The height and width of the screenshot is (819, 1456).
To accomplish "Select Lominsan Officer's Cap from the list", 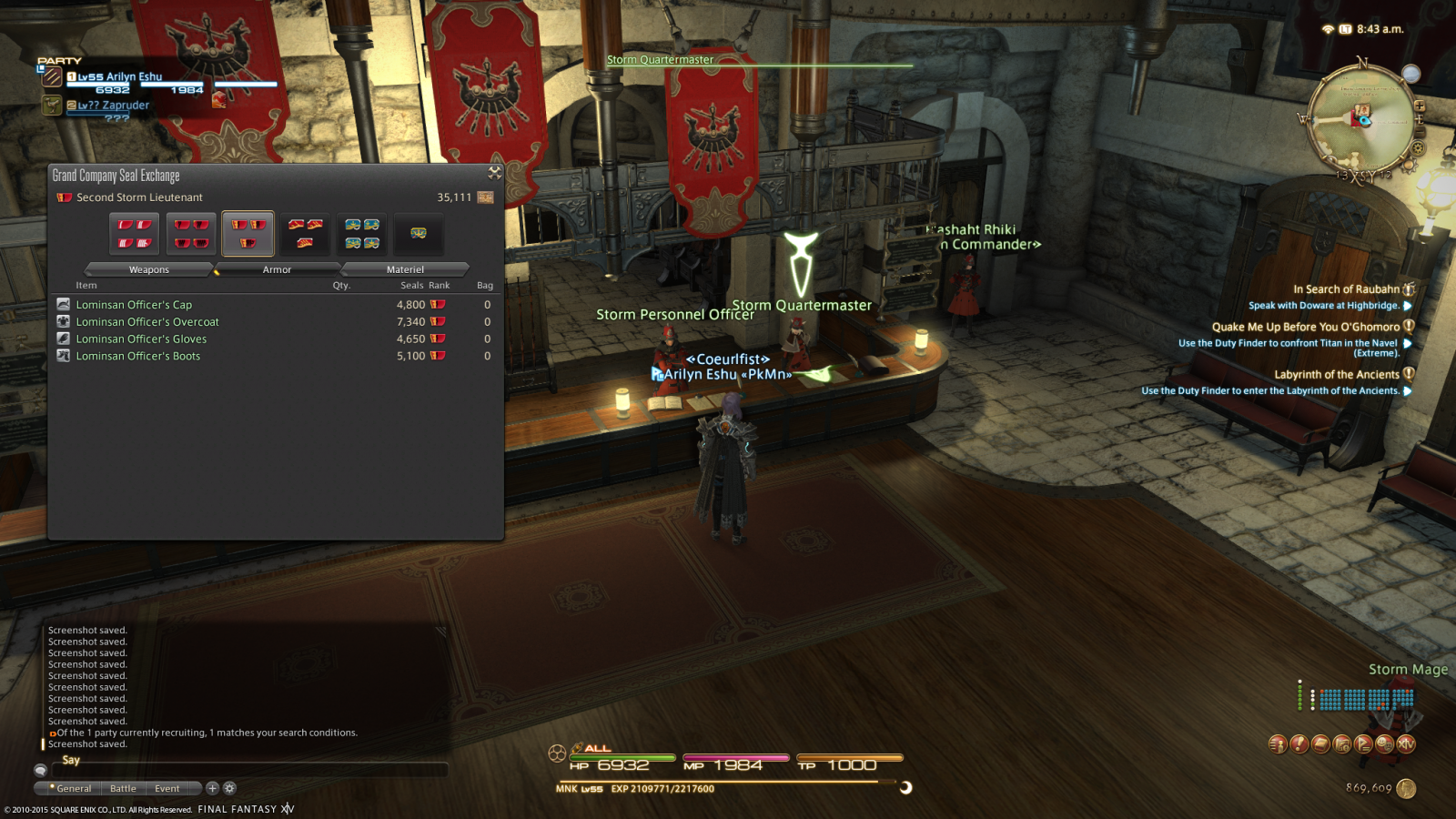I will click(134, 305).
